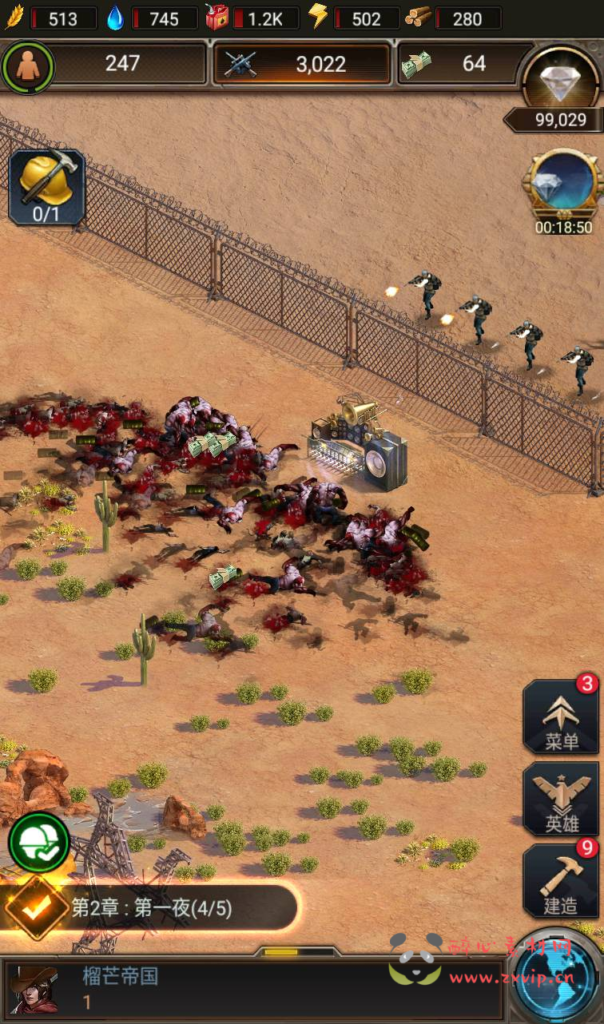Open the 建造 build menu
This screenshot has width=604, height=1024.
coord(560,881)
